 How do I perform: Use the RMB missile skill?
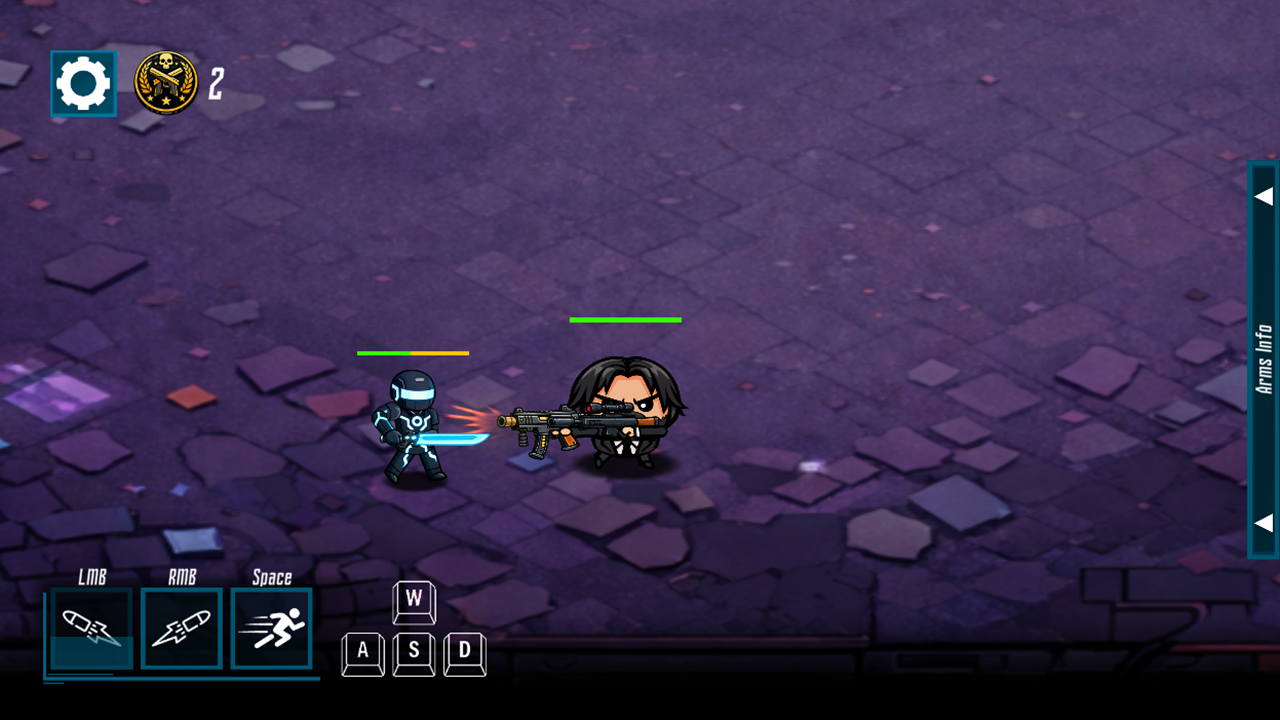(x=181, y=628)
